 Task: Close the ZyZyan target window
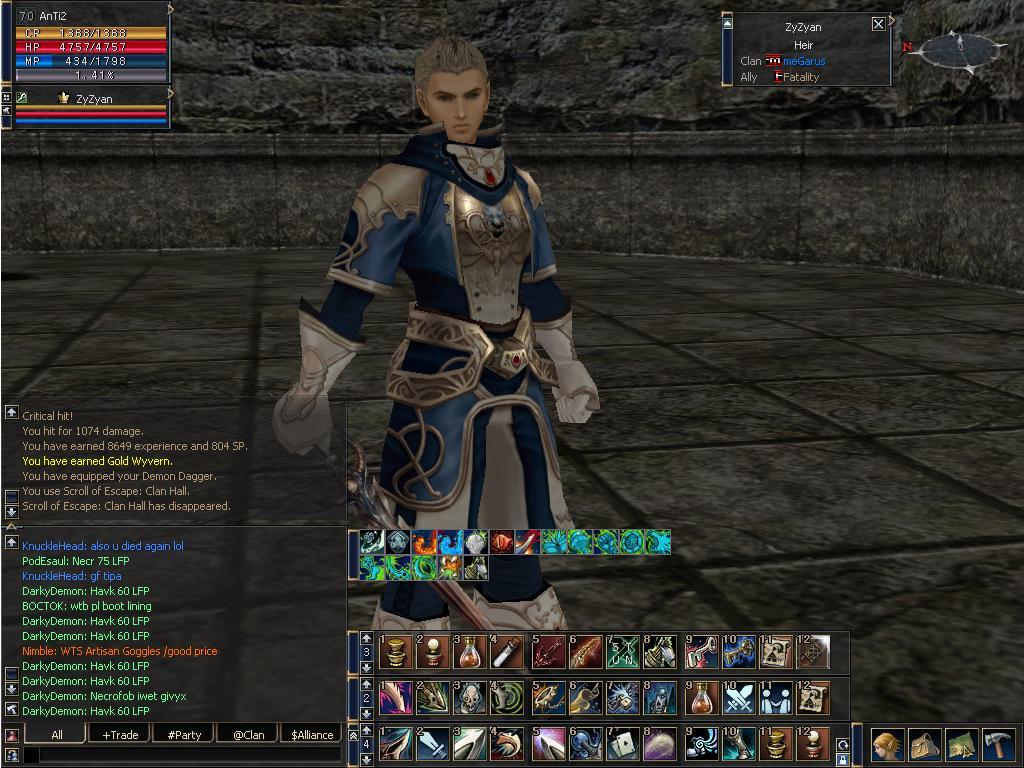click(x=878, y=24)
